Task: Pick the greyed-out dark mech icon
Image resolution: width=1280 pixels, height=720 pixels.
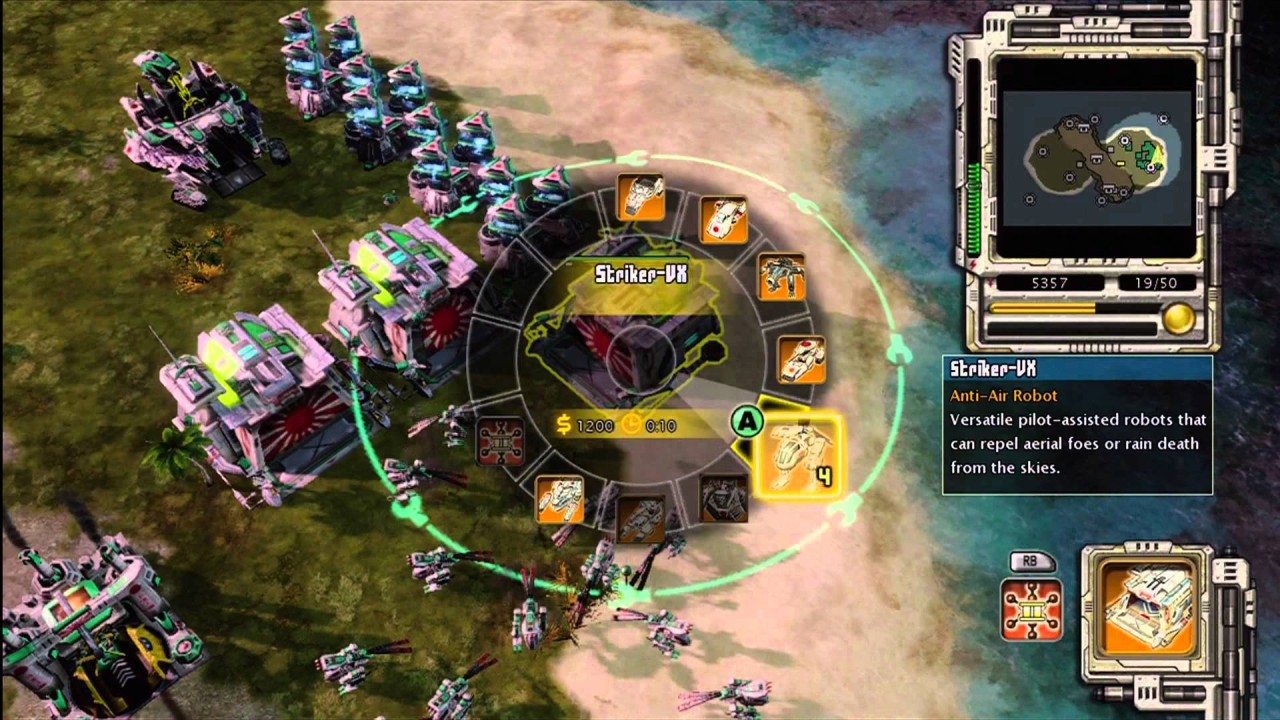Action: pyautogui.click(x=722, y=497)
